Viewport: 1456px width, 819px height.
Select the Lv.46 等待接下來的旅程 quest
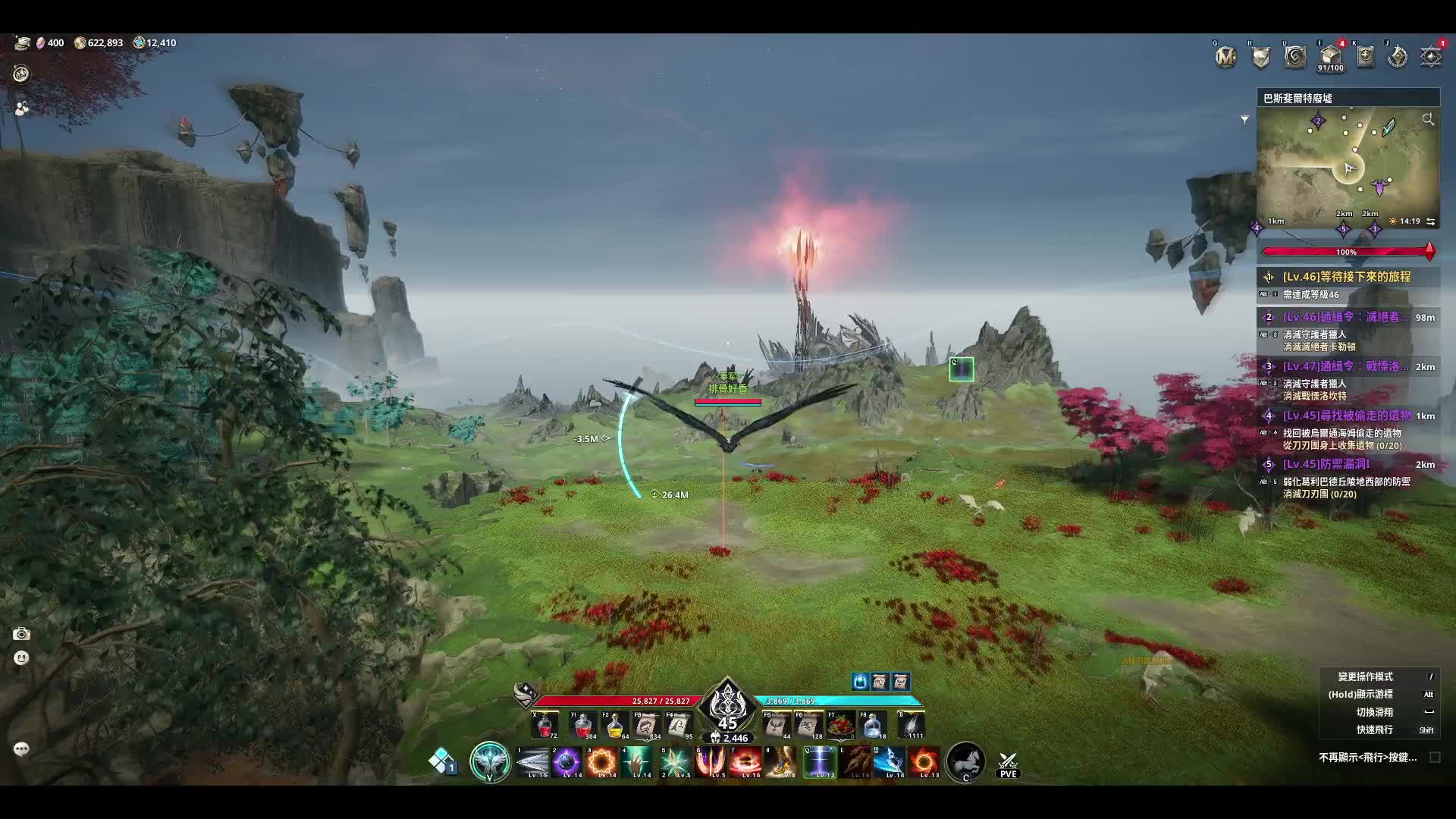tap(1346, 278)
